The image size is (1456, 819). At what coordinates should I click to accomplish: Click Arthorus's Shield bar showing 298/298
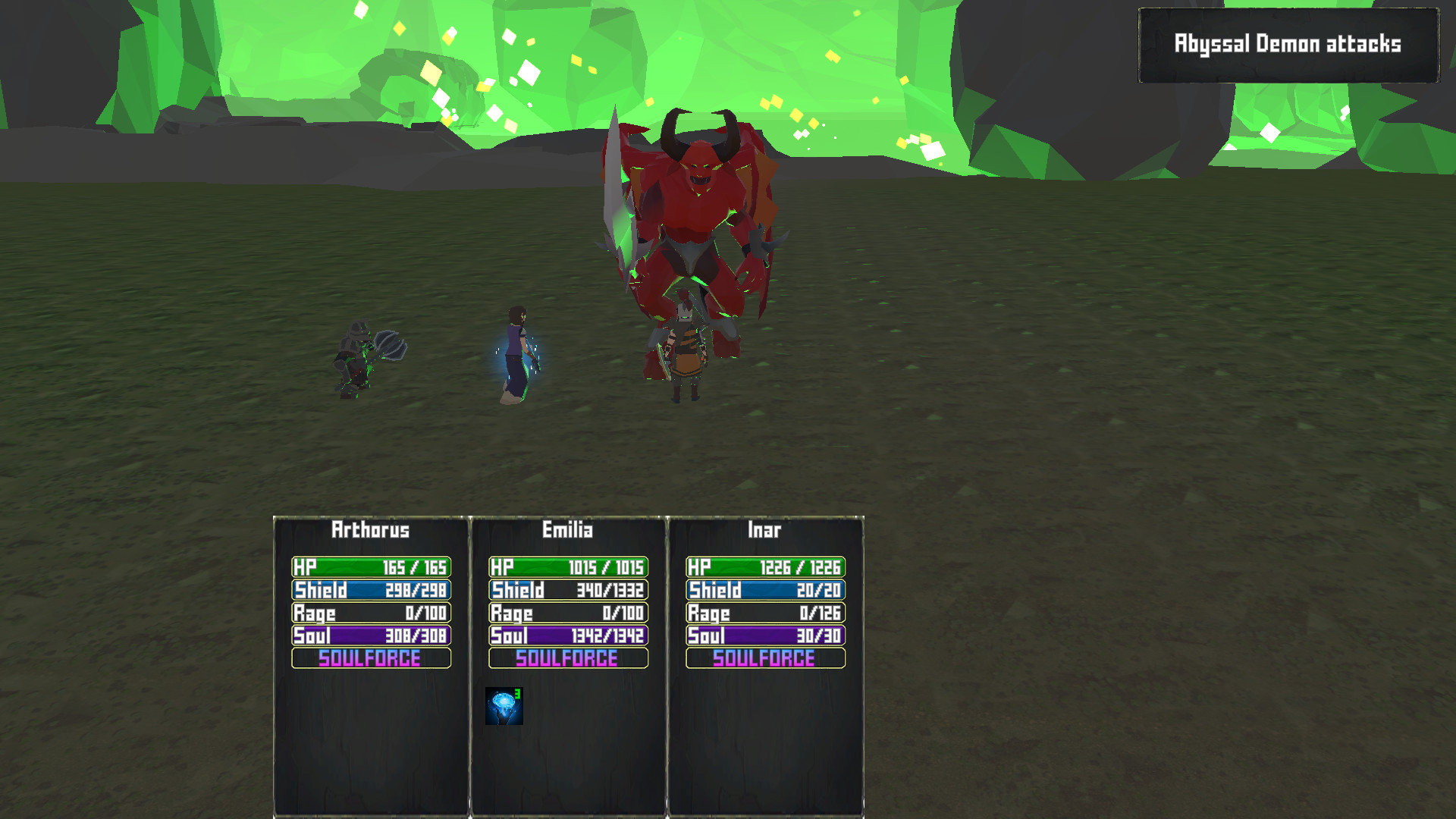tap(369, 589)
